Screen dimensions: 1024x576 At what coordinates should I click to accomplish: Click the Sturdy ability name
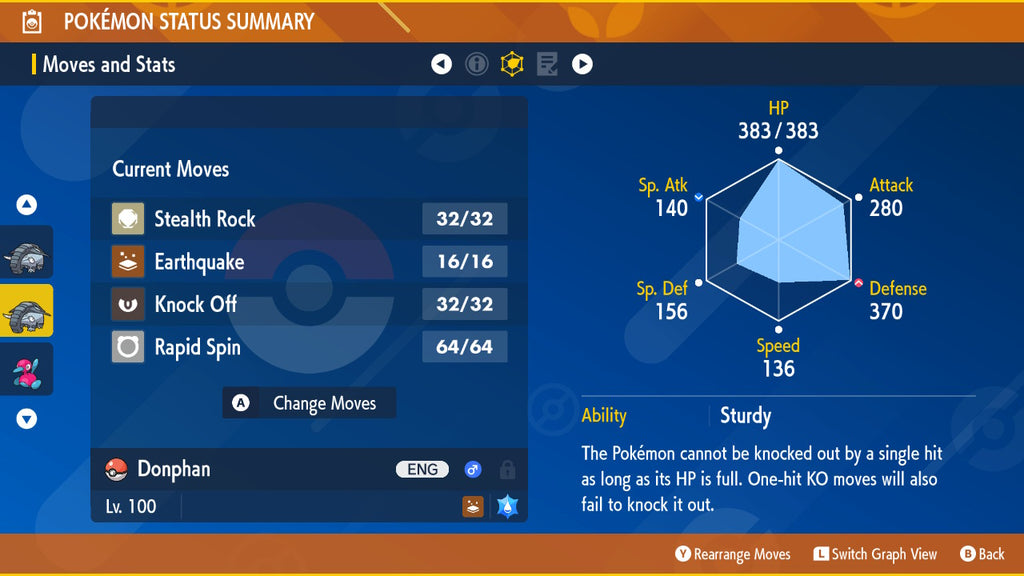click(x=745, y=416)
